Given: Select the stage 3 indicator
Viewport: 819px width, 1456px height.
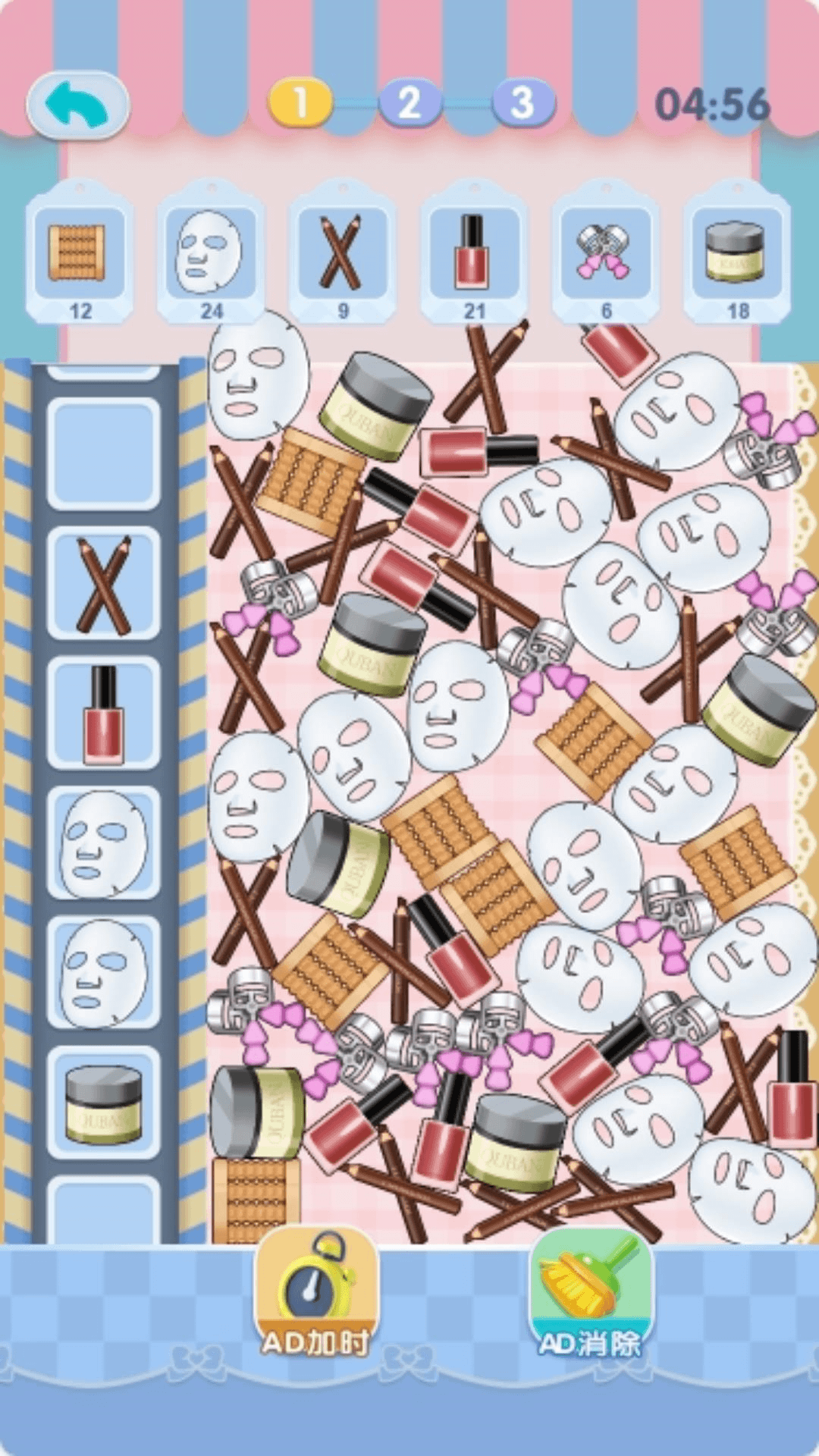Looking at the screenshot, I should pyautogui.click(x=522, y=103).
